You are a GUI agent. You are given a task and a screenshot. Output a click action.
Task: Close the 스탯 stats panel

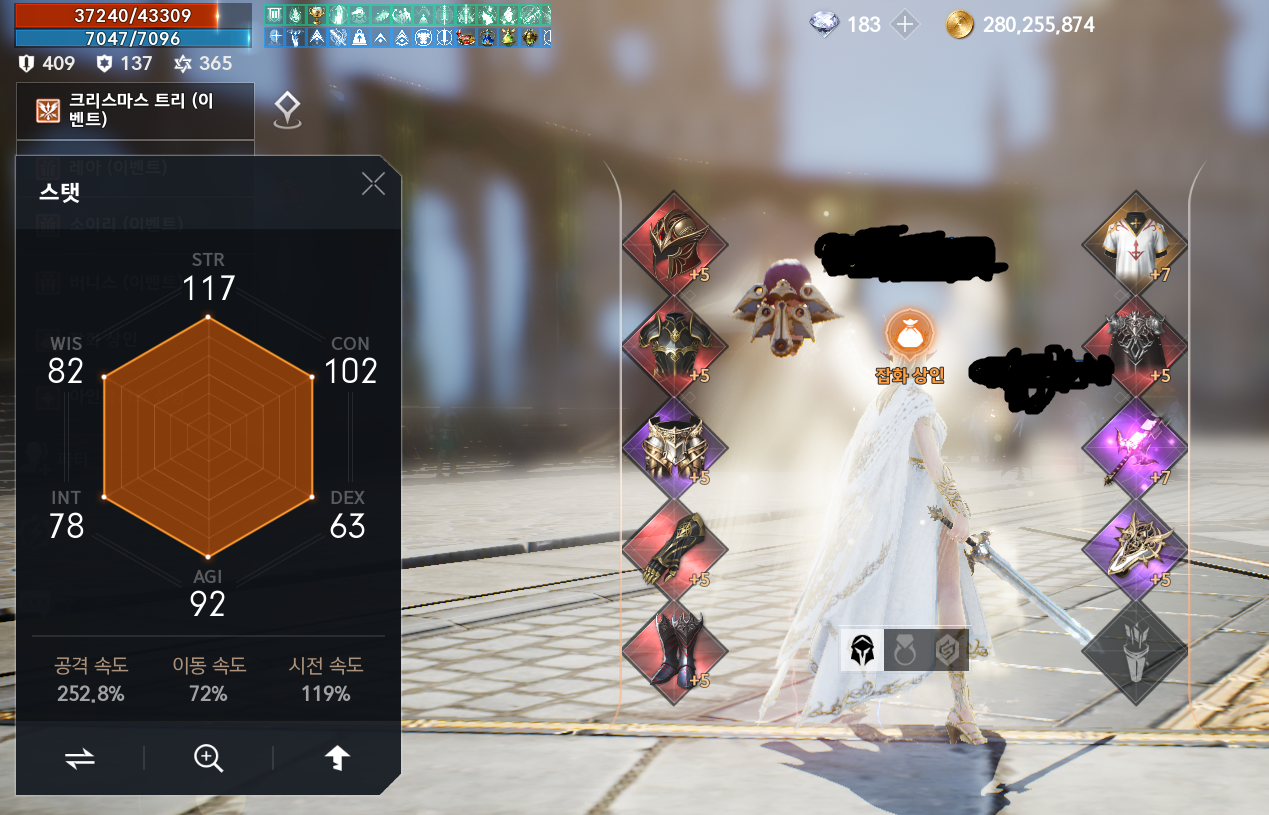pos(373,184)
